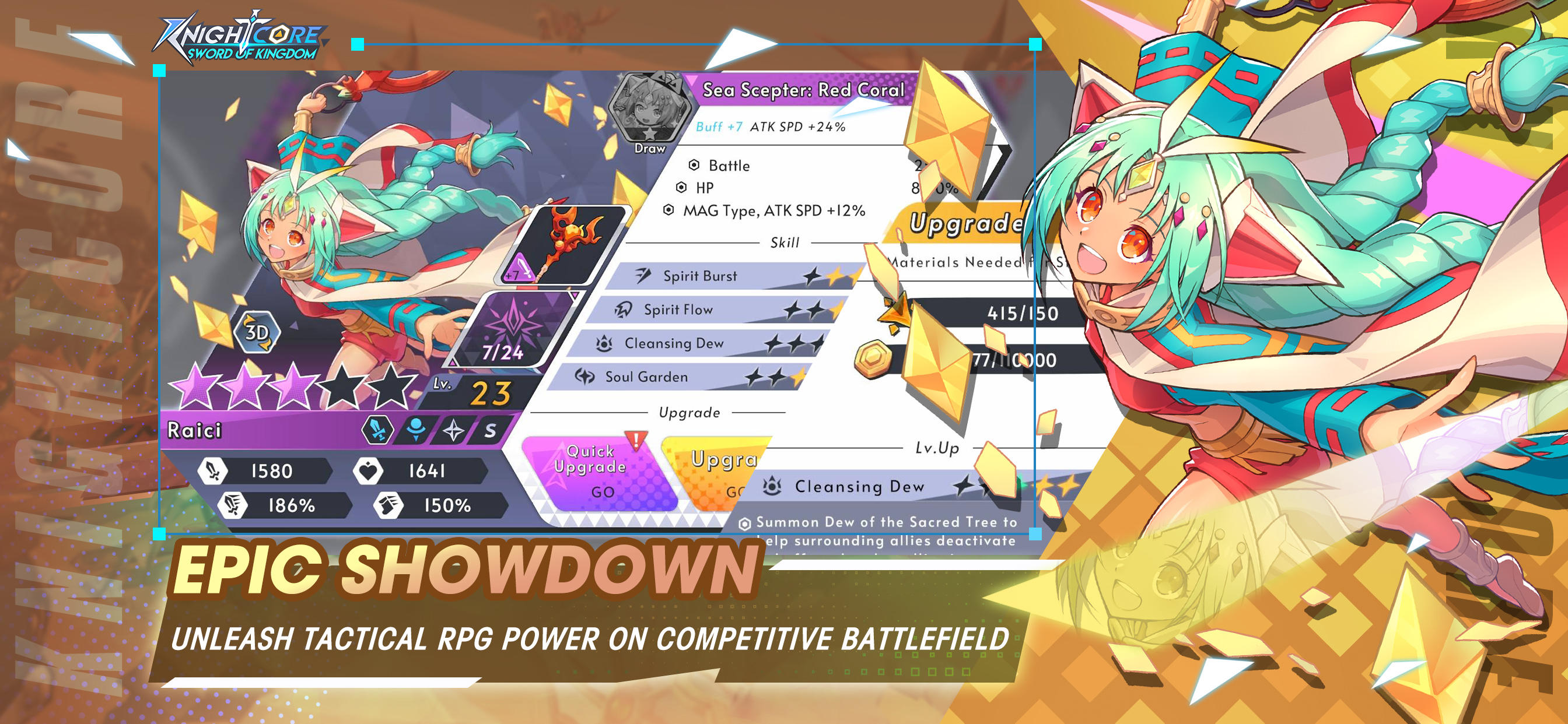The width and height of the screenshot is (1568, 724).
Task: Click the sword class icon beside Raici's name
Action: (x=379, y=430)
